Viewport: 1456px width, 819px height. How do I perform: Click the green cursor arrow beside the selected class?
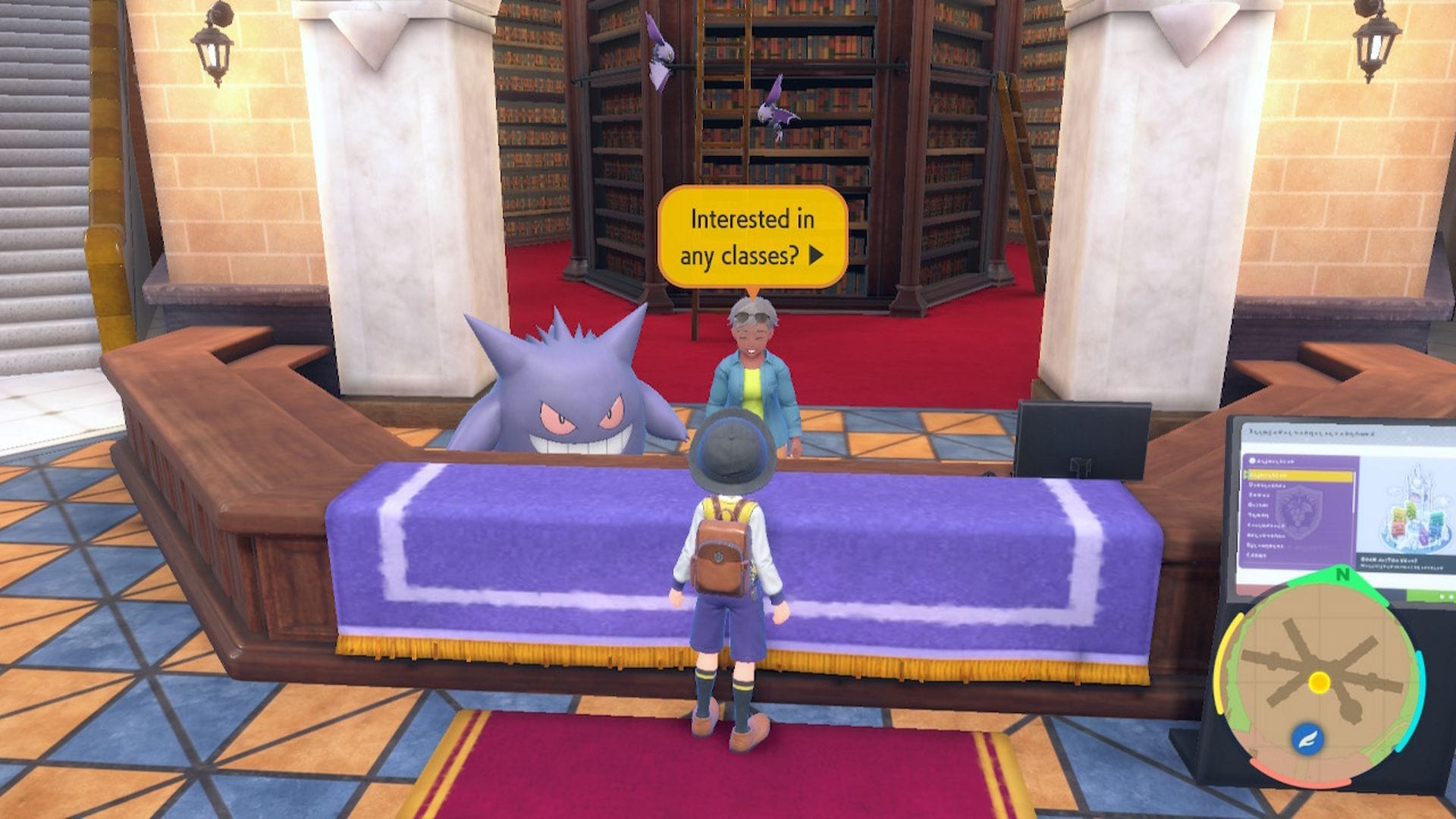tap(1246, 473)
